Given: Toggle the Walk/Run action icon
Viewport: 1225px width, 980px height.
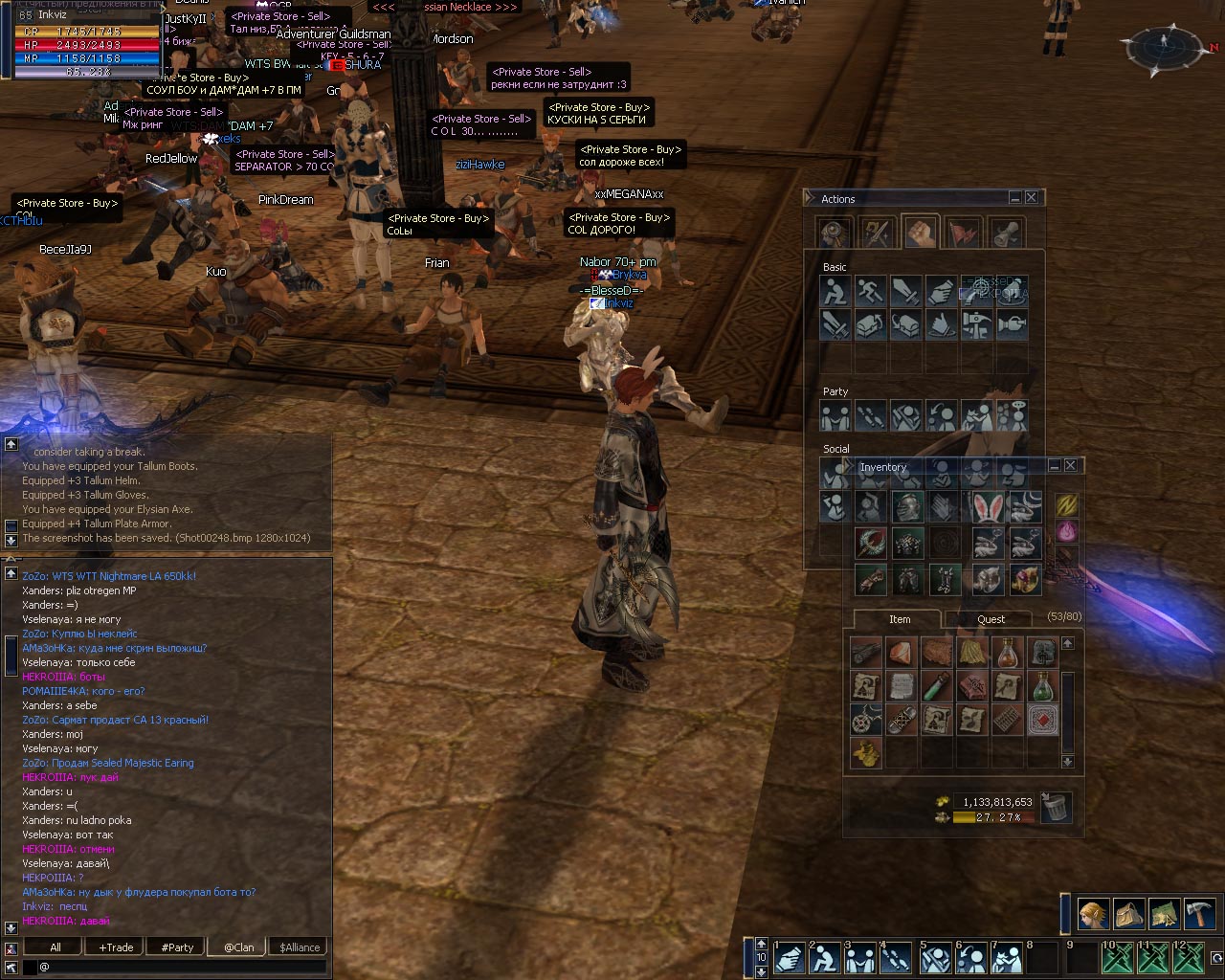Looking at the screenshot, I should [x=870, y=290].
